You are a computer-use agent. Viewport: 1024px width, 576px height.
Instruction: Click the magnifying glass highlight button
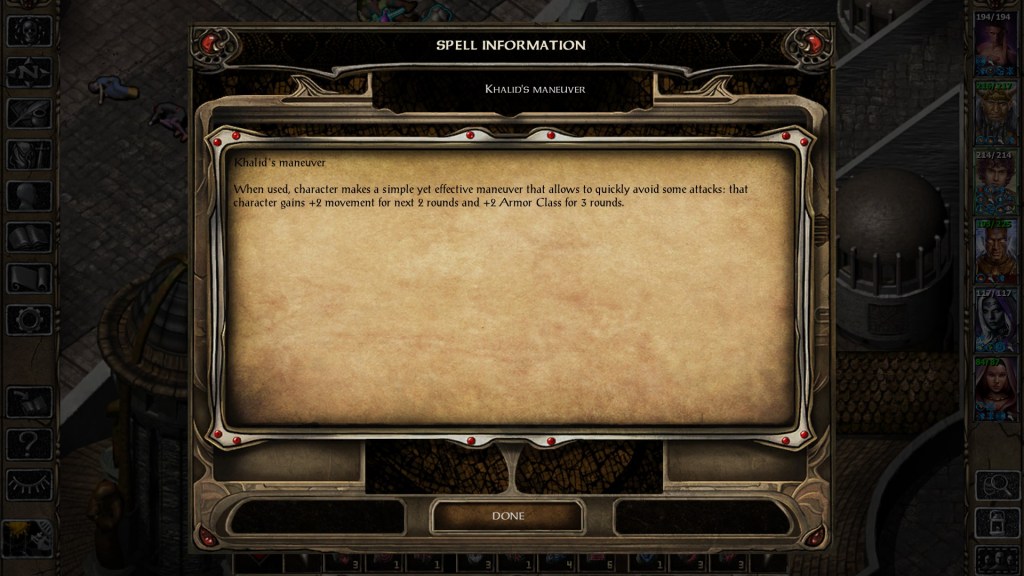point(995,485)
